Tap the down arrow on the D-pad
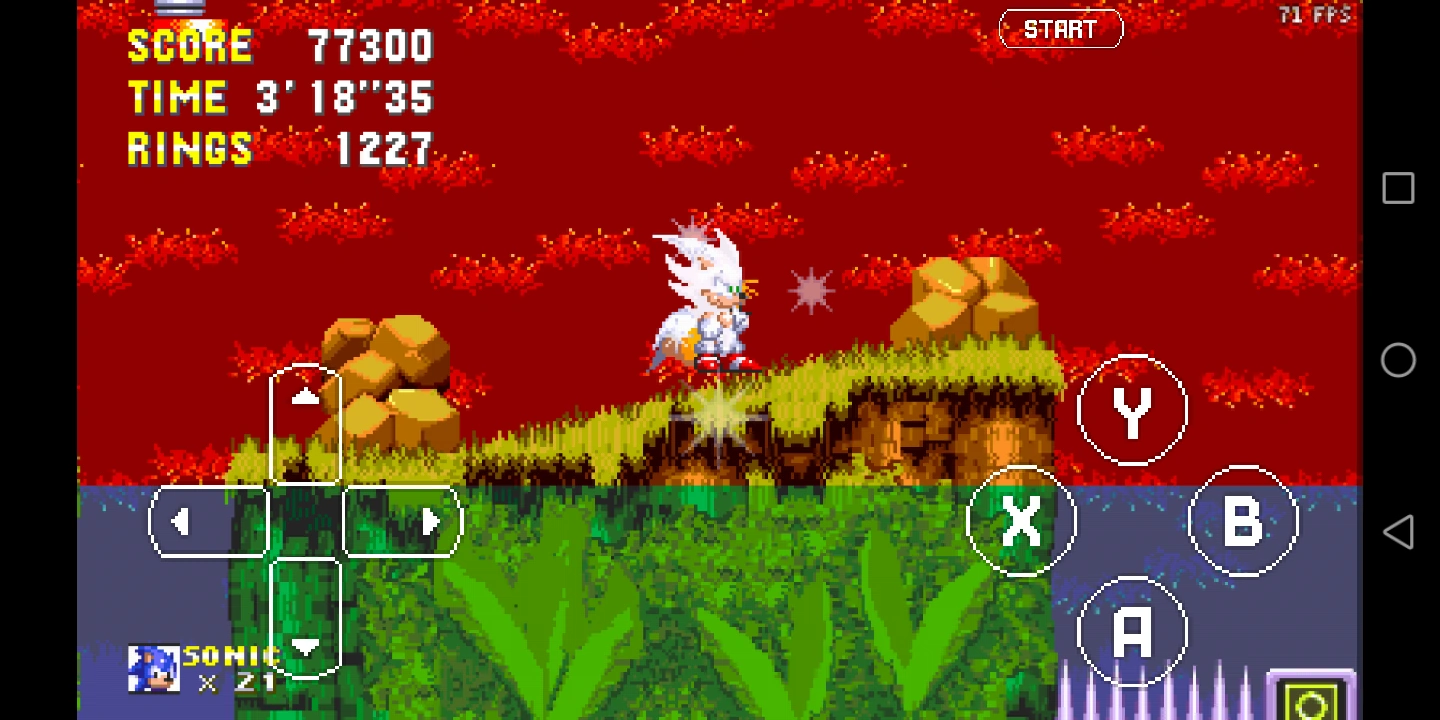 pyautogui.click(x=305, y=647)
